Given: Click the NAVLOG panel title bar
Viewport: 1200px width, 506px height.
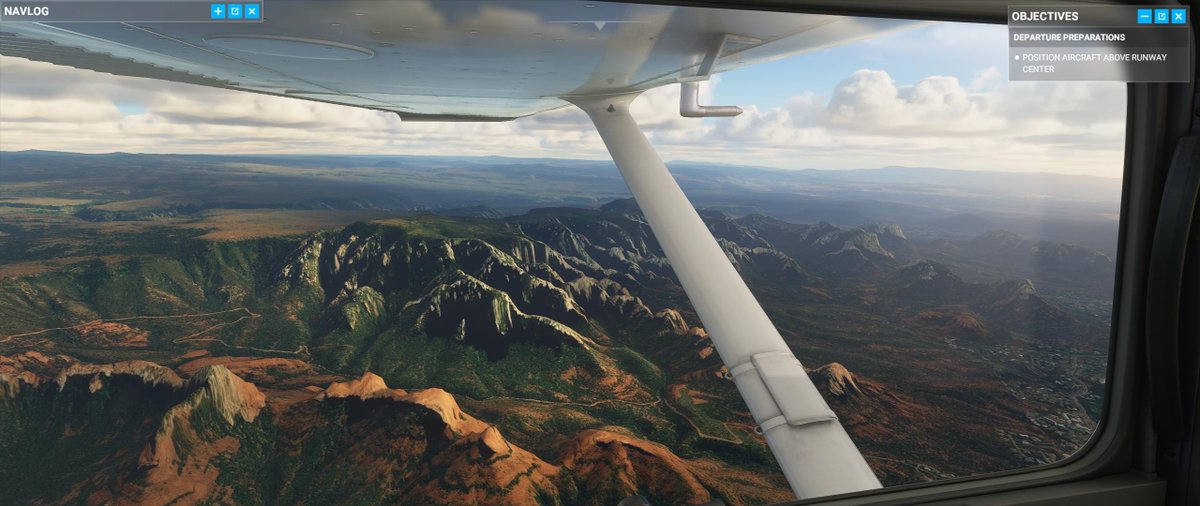Looking at the screenshot, I should tap(100, 11).
